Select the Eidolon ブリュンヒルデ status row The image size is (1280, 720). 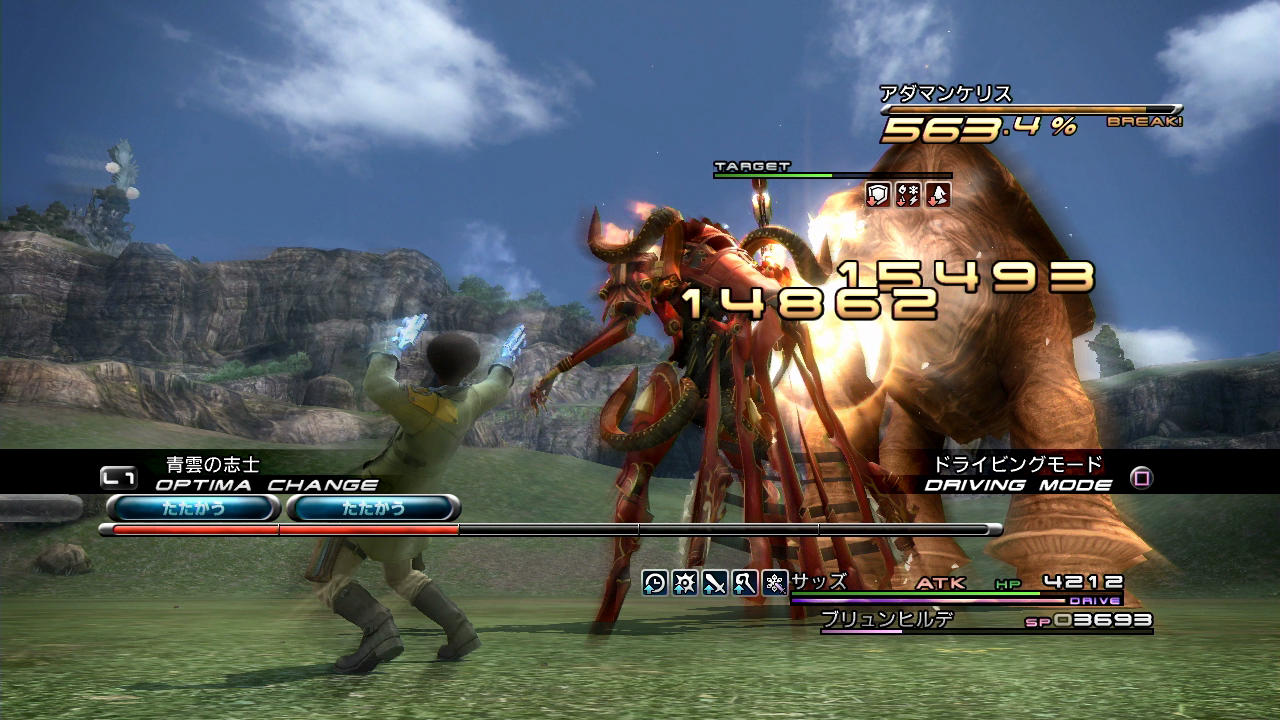pyautogui.click(x=887, y=619)
